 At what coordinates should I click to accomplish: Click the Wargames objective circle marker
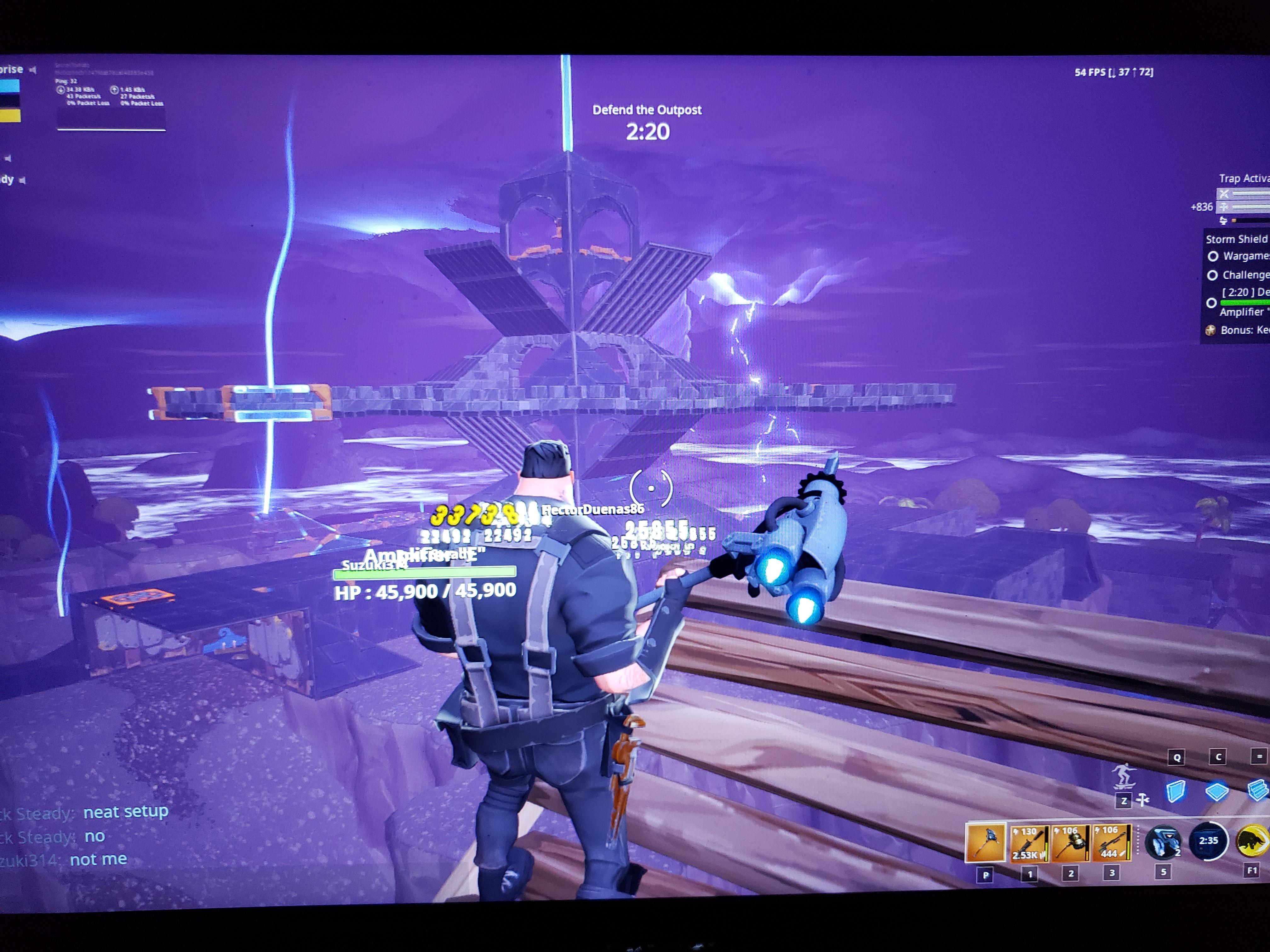pyautogui.click(x=1213, y=257)
